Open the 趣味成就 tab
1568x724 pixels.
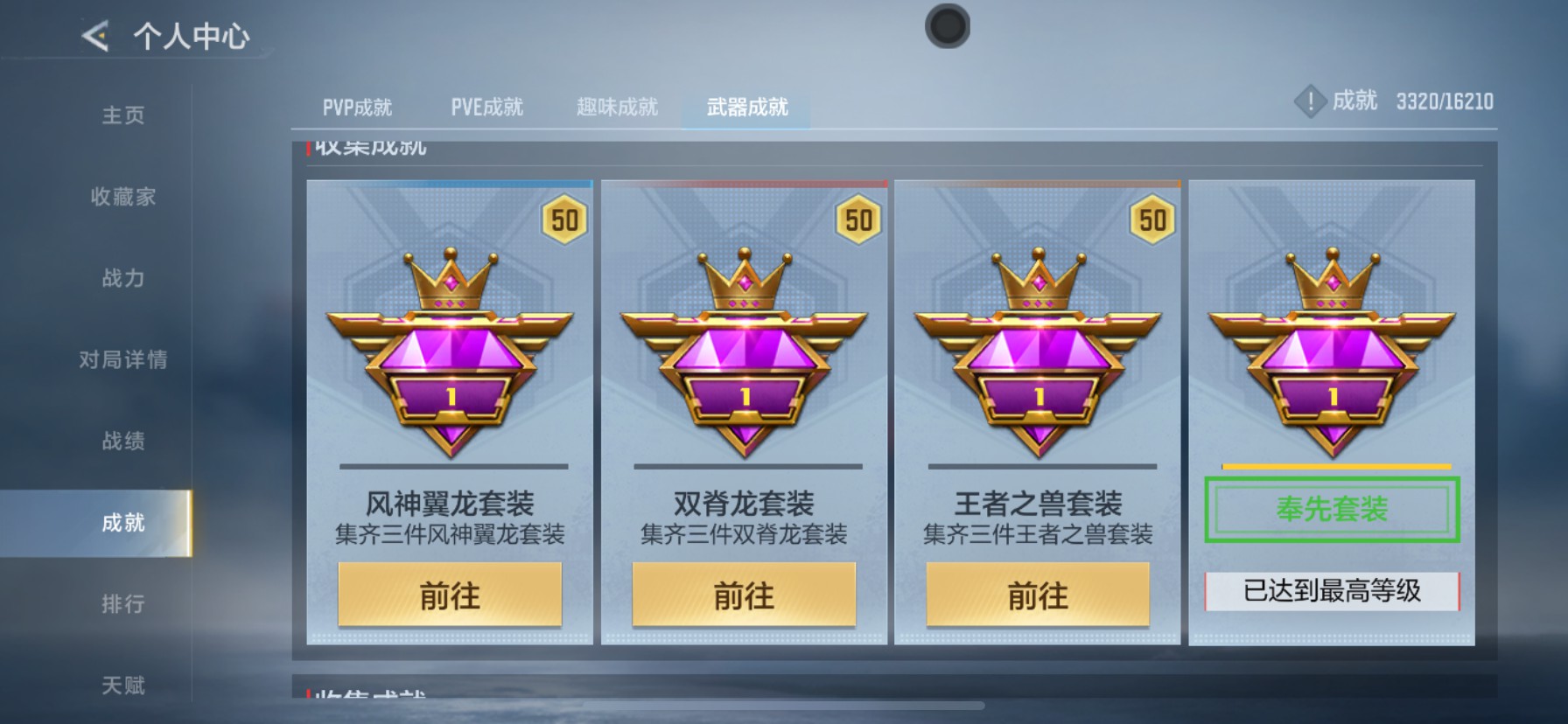point(618,106)
